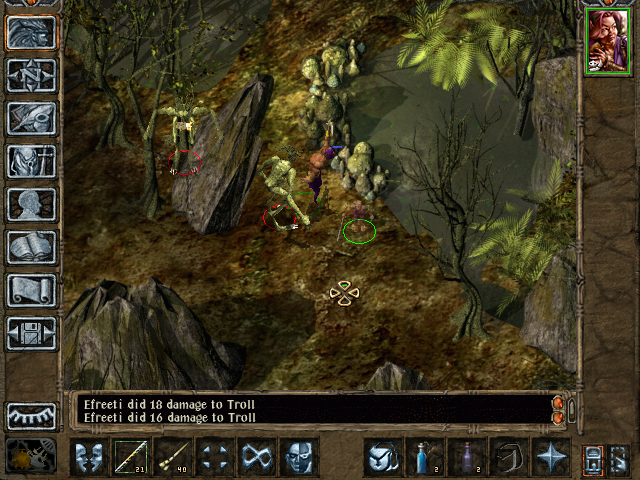Open the journal with the quill icon
The image size is (640, 480).
point(31,118)
